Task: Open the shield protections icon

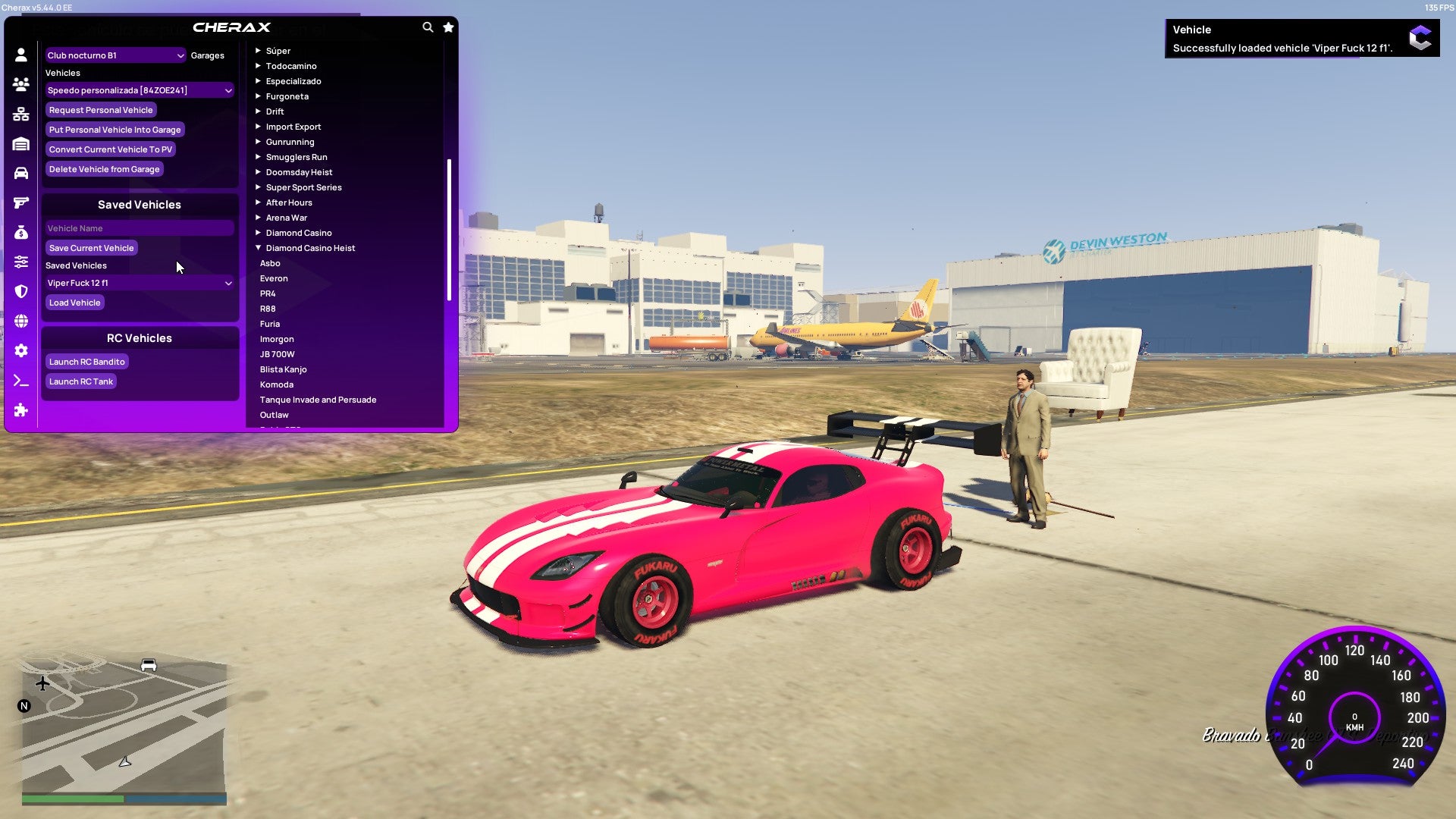Action: (x=20, y=290)
